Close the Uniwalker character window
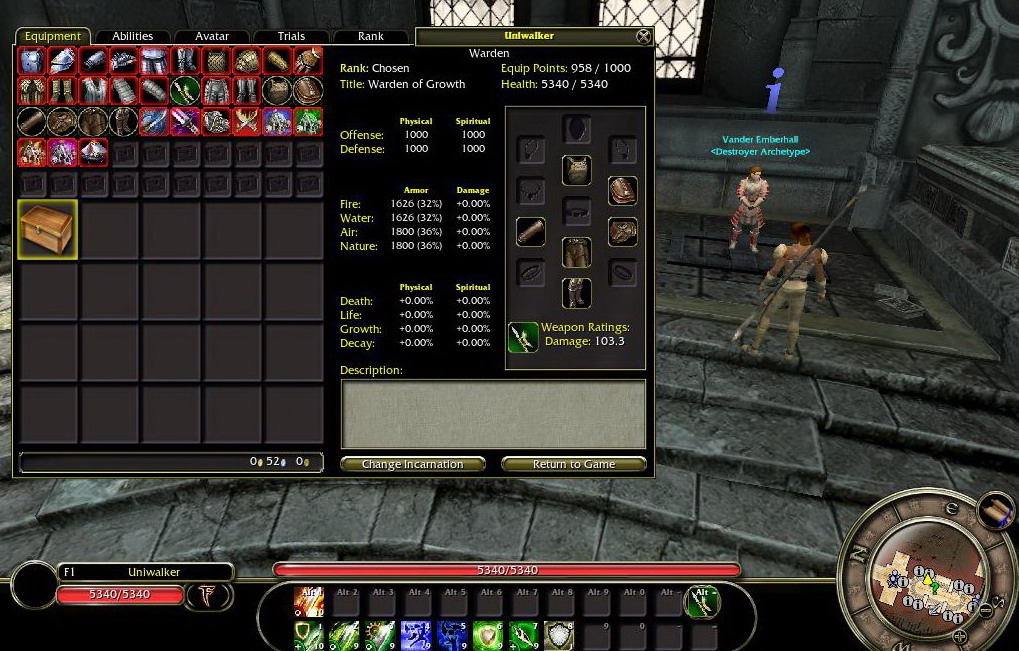Screen dimensions: 1019x651 click(643, 37)
